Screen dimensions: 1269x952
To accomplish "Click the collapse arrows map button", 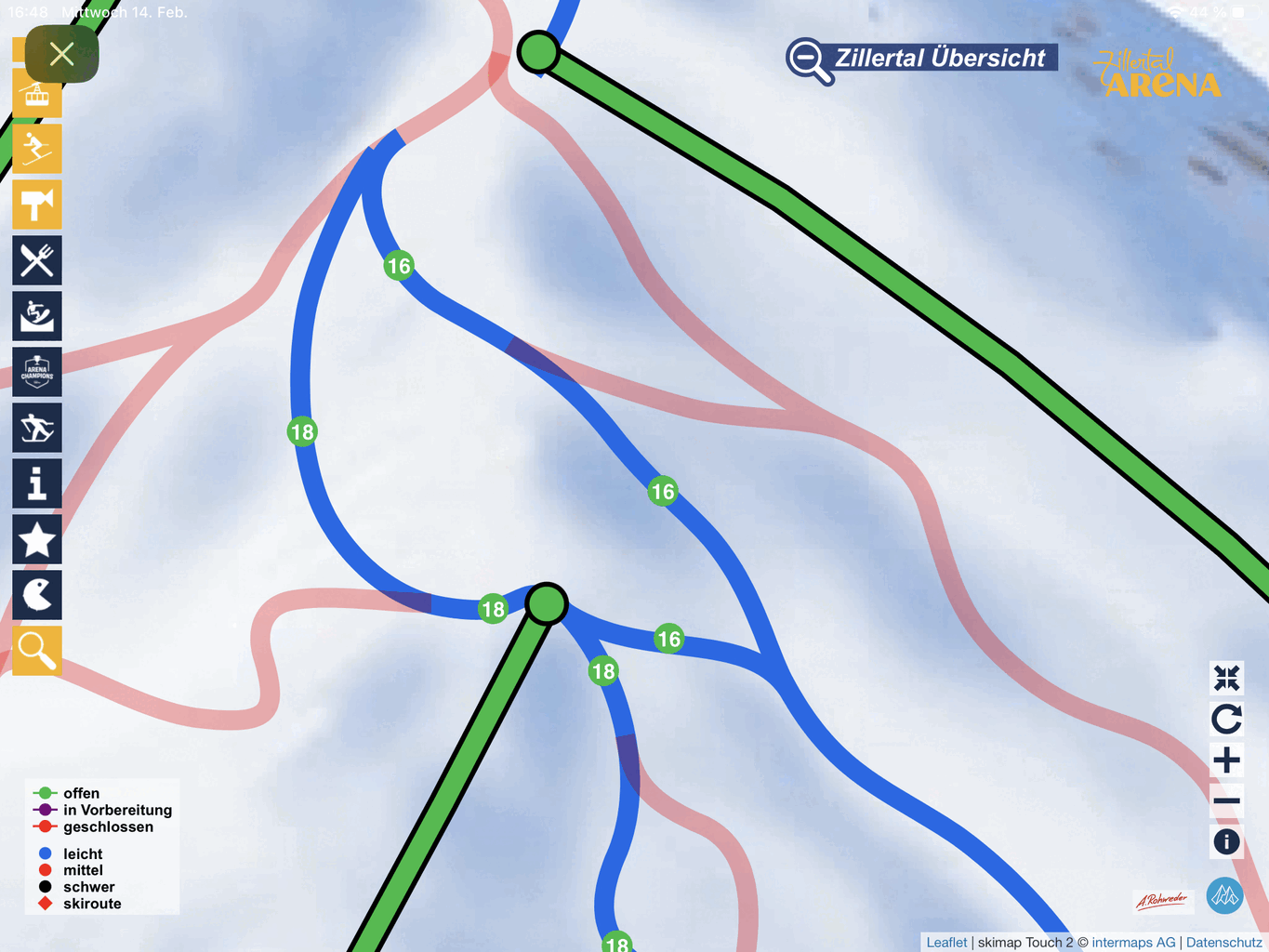I will tap(1226, 678).
